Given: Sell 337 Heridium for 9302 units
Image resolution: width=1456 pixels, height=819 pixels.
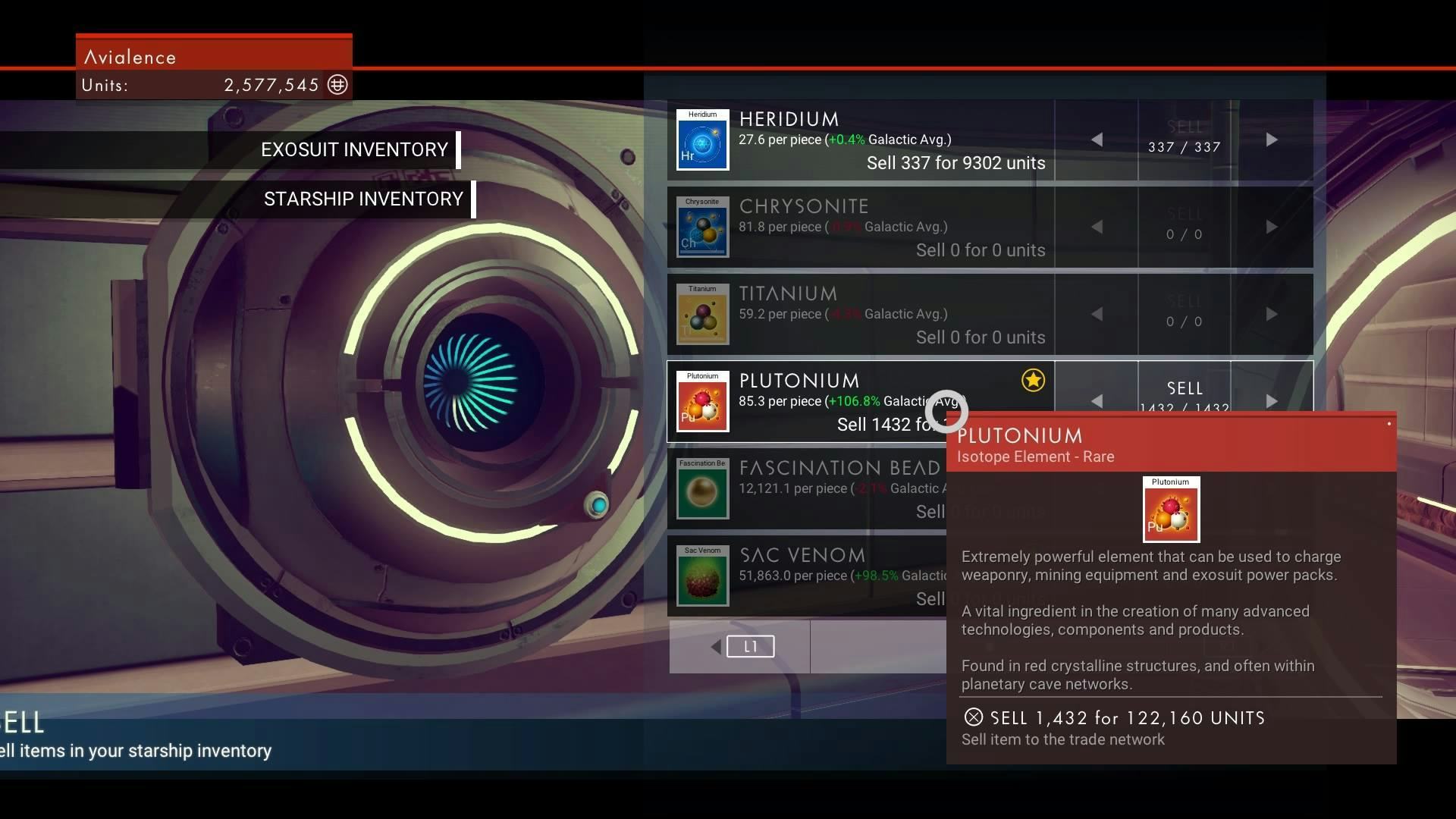Looking at the screenshot, I should (x=955, y=162).
